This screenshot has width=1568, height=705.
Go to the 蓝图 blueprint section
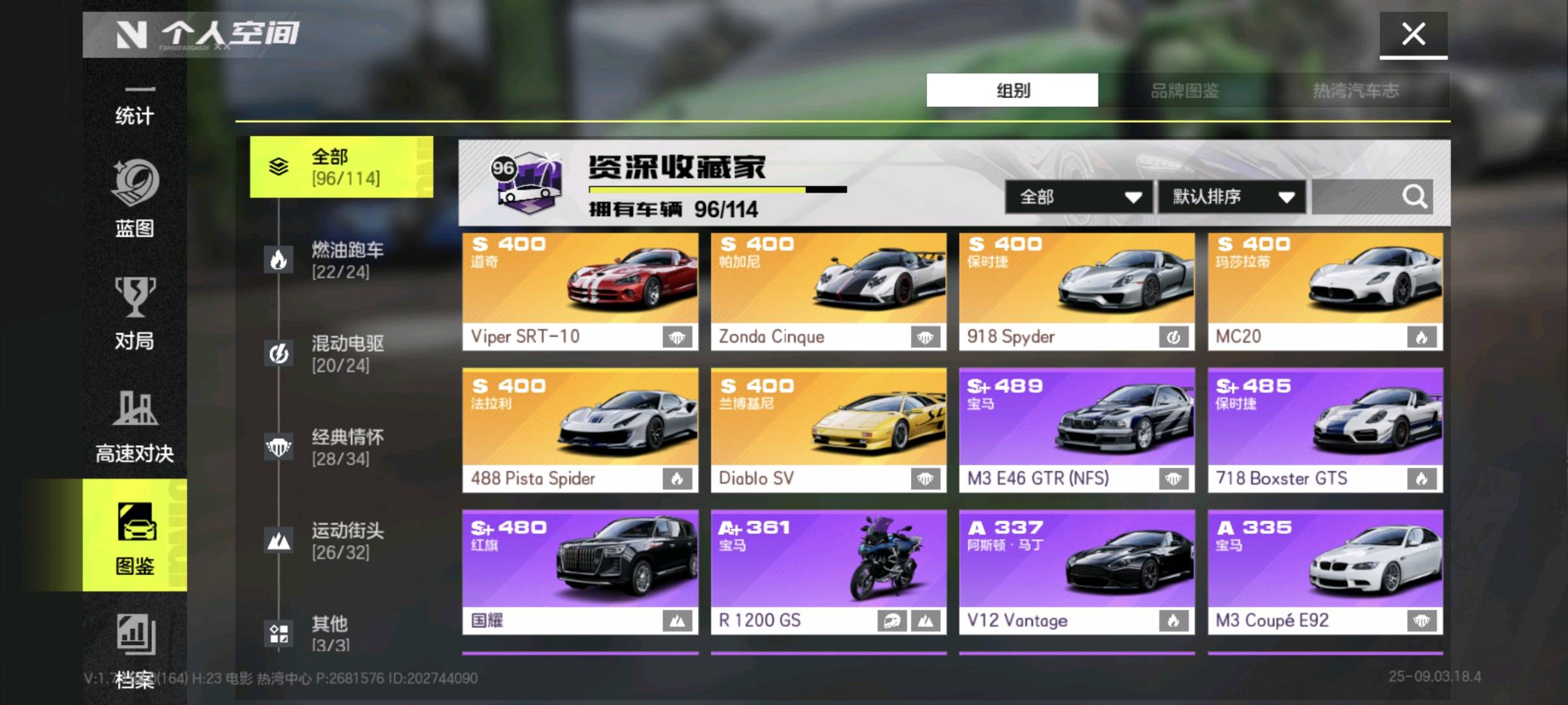click(x=134, y=199)
